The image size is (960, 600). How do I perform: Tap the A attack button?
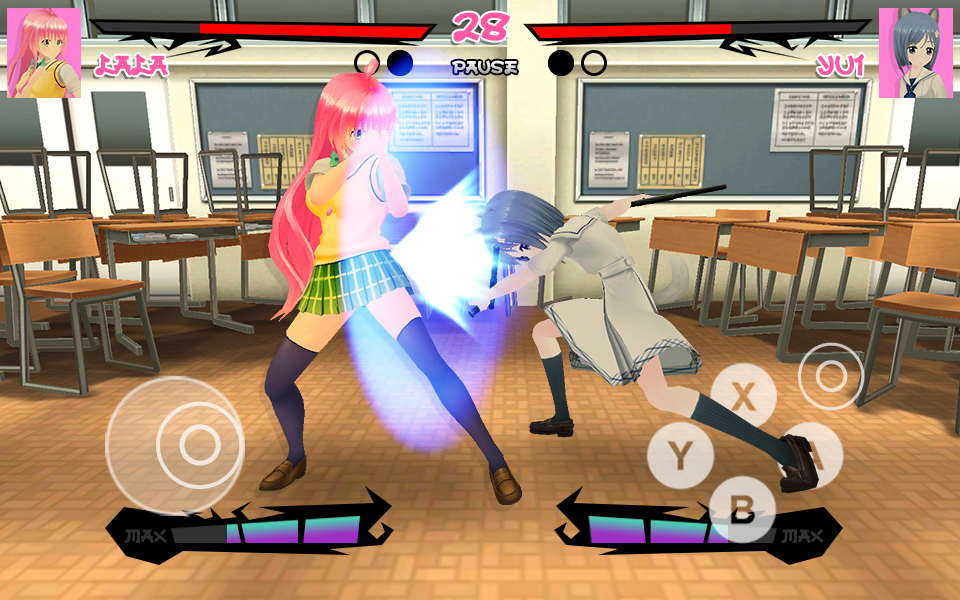click(812, 455)
